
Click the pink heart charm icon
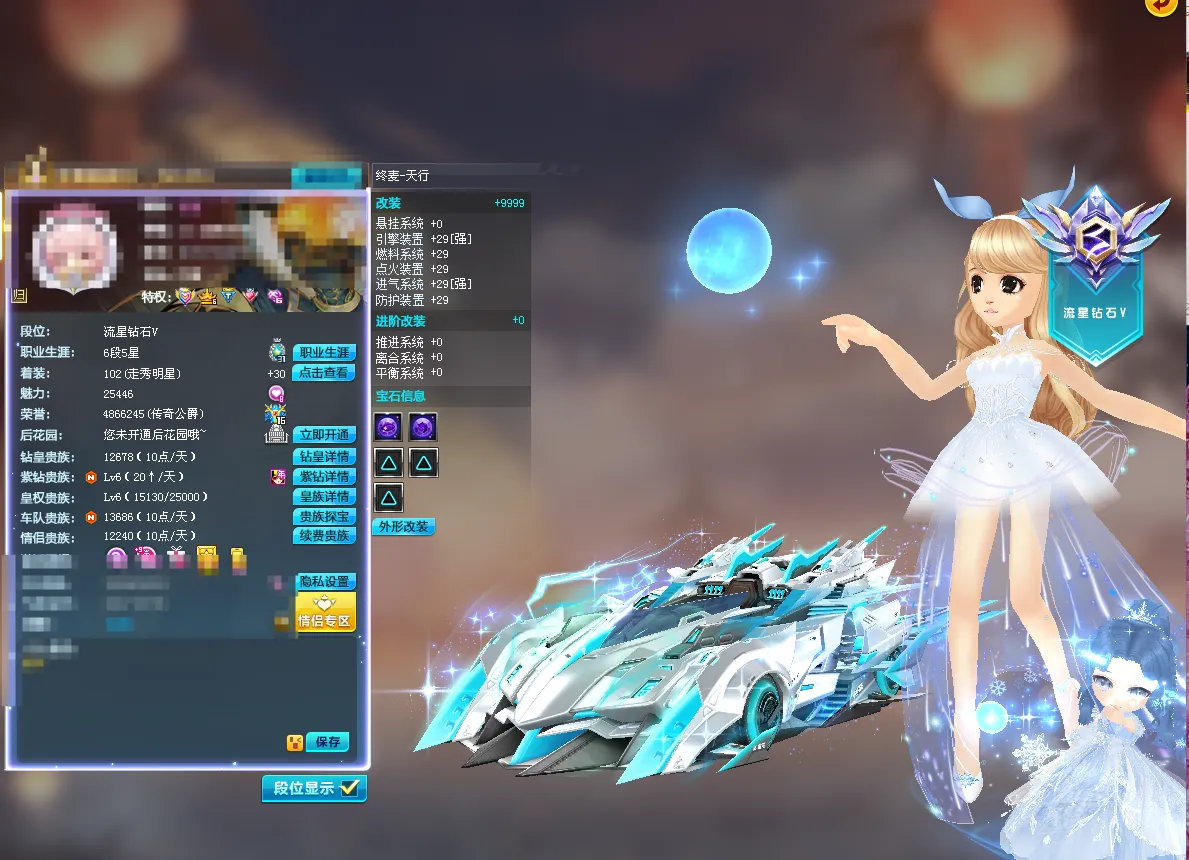click(276, 394)
